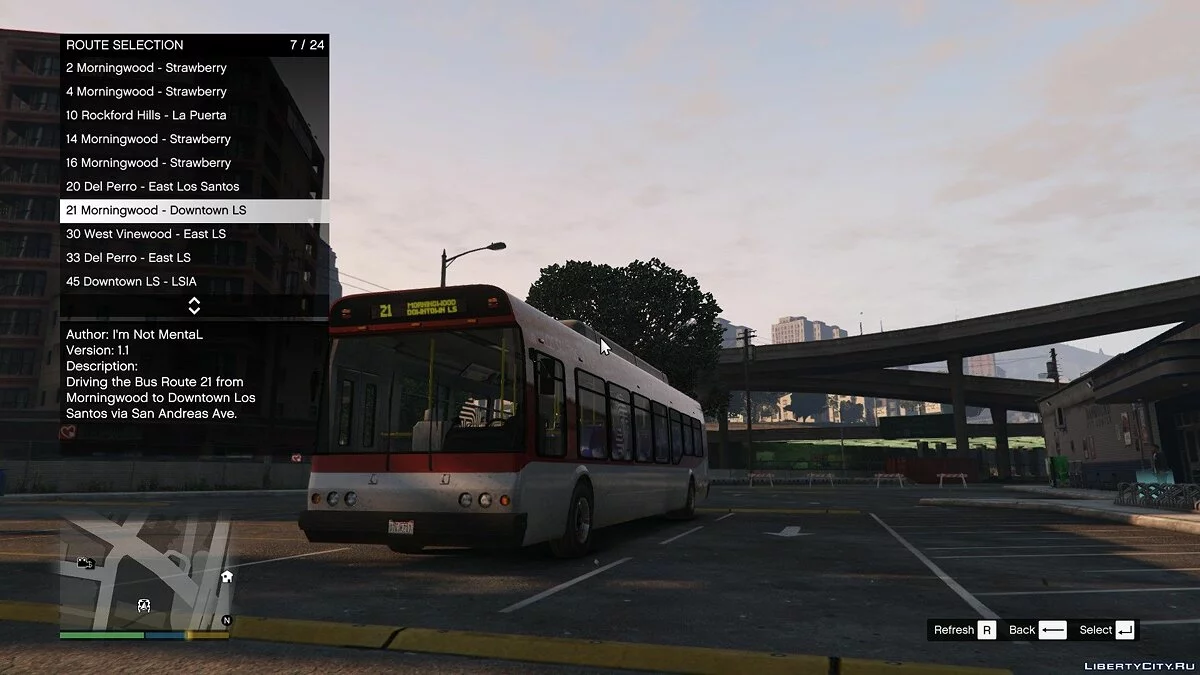Image resolution: width=1200 pixels, height=675 pixels.
Task: Select route 2 Morningwood - Strawberry
Action: click(147, 68)
